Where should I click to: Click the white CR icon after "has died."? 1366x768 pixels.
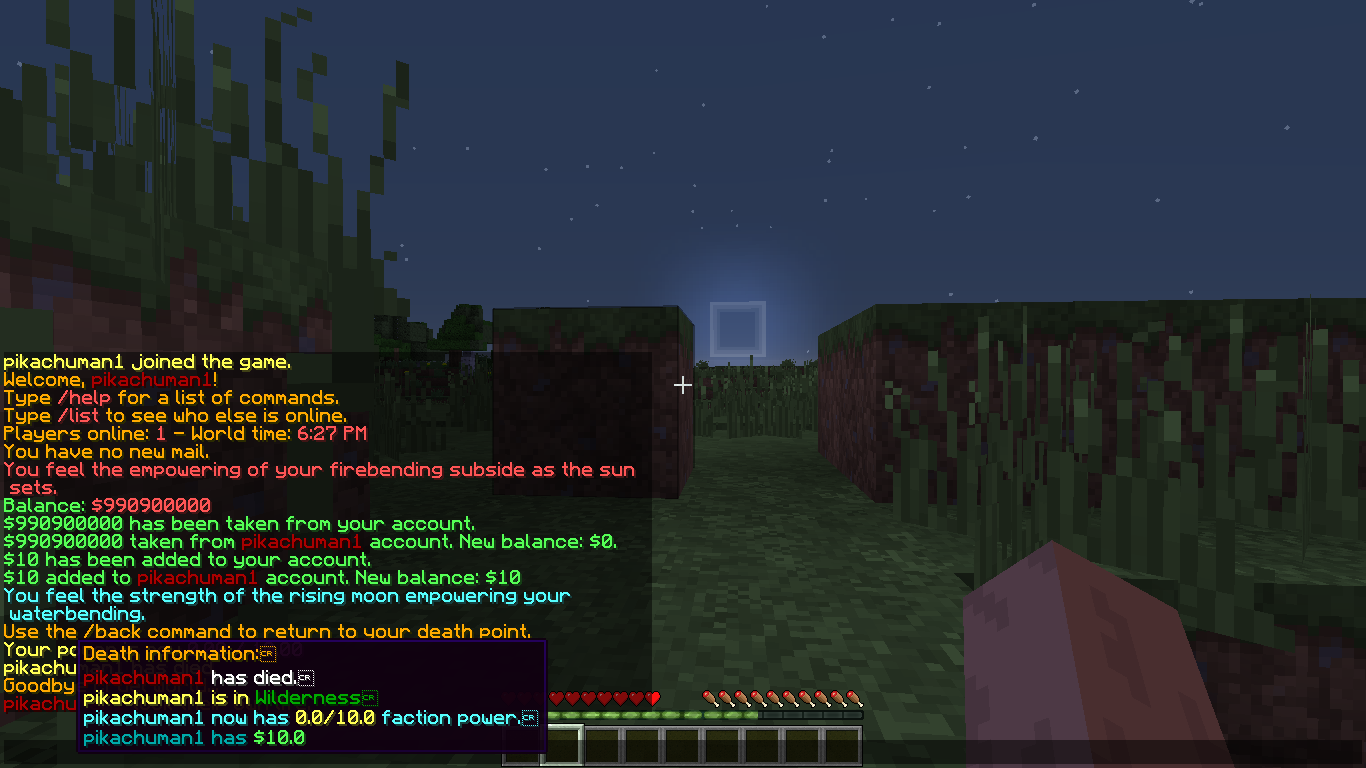pyautogui.click(x=307, y=677)
